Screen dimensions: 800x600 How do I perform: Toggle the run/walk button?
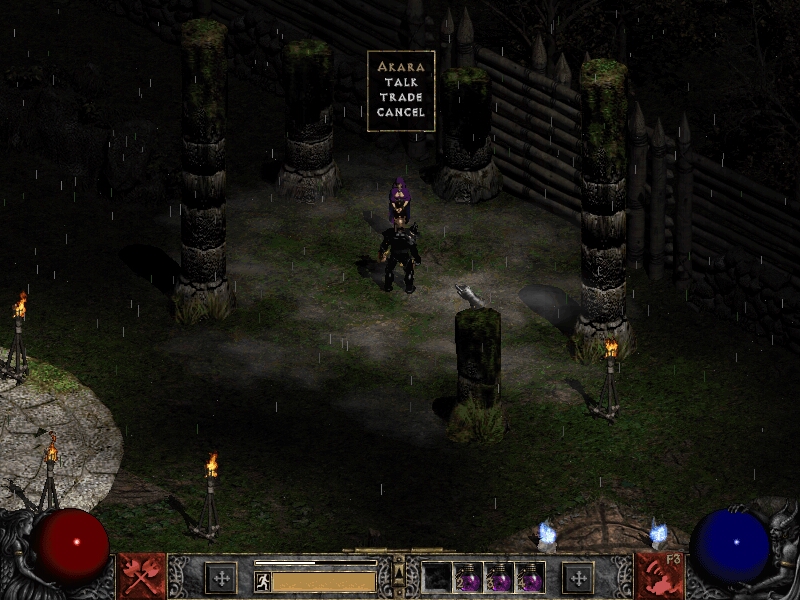pos(263,581)
